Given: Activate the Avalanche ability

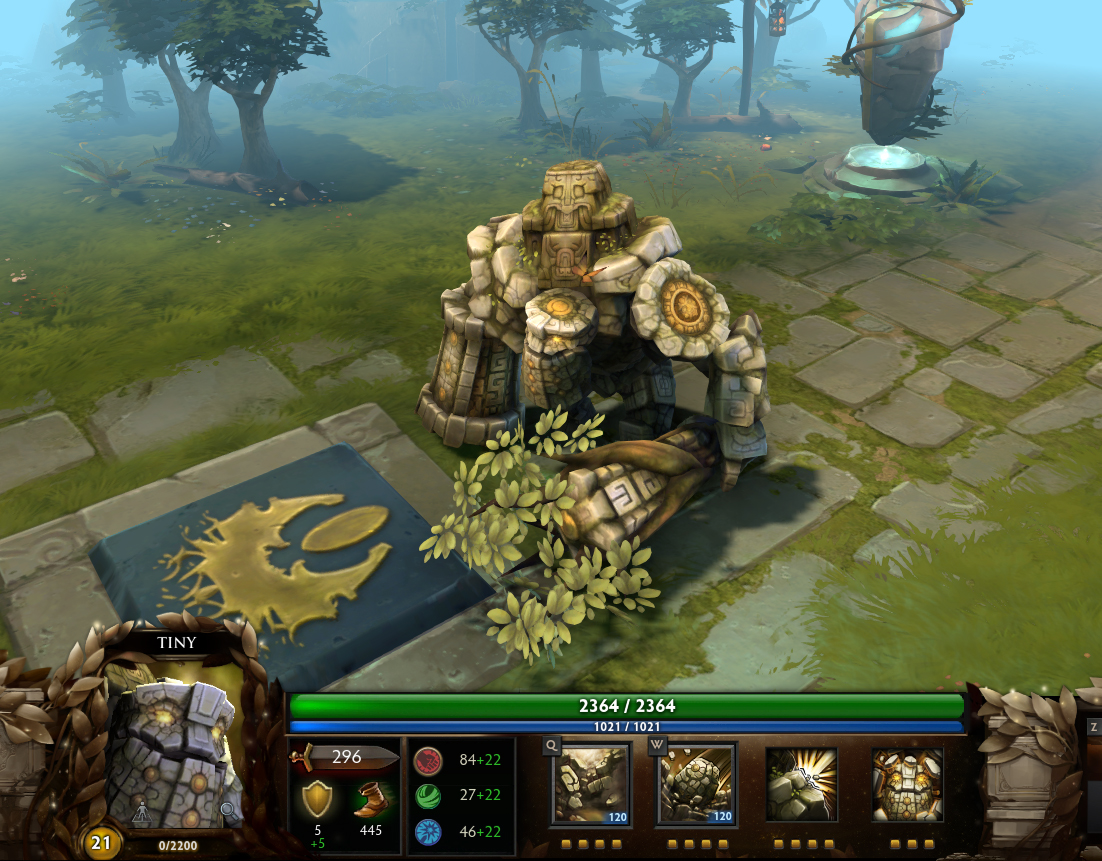Looking at the screenshot, I should coord(591,785).
